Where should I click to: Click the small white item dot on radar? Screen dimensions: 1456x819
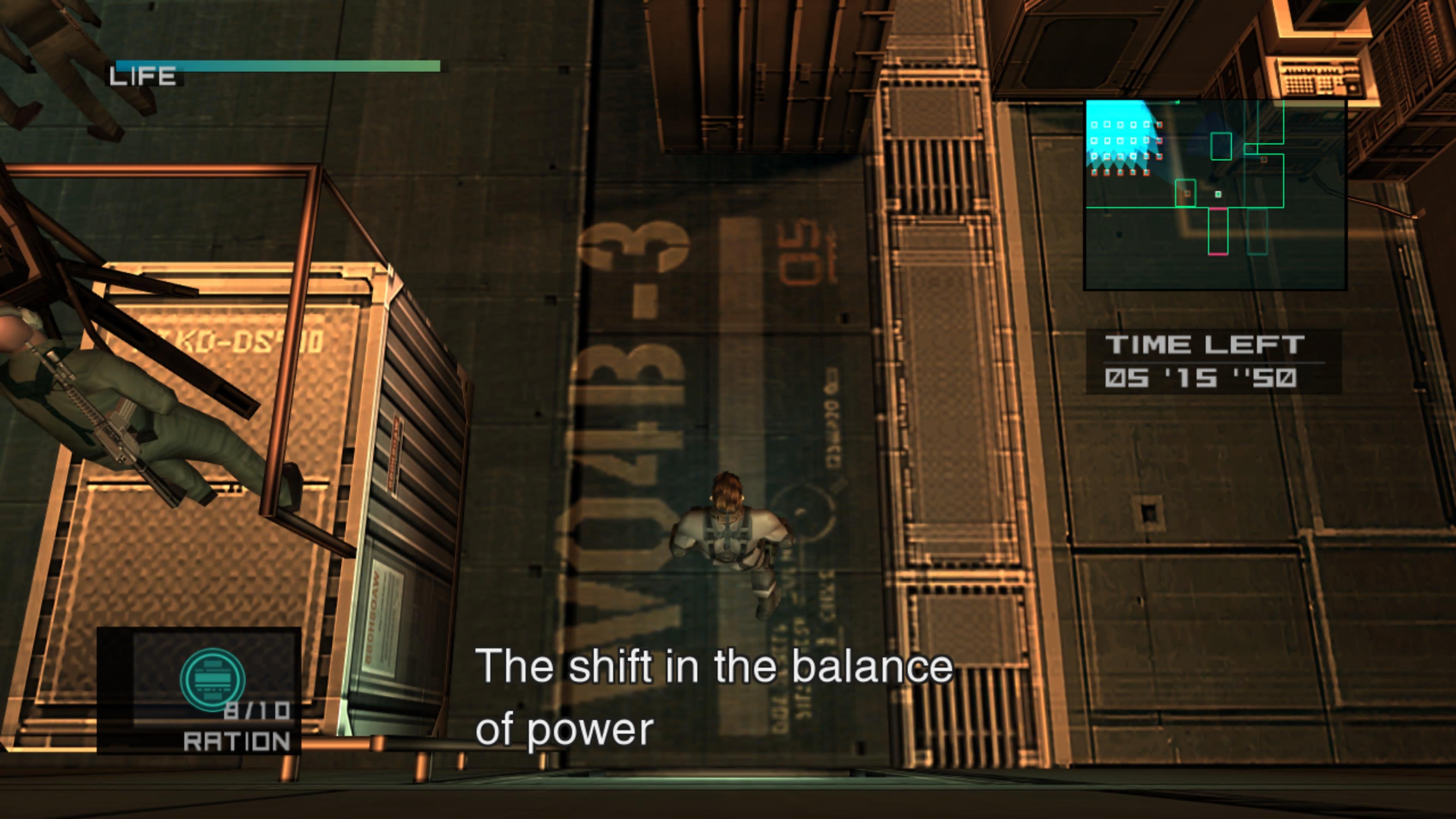click(1218, 195)
